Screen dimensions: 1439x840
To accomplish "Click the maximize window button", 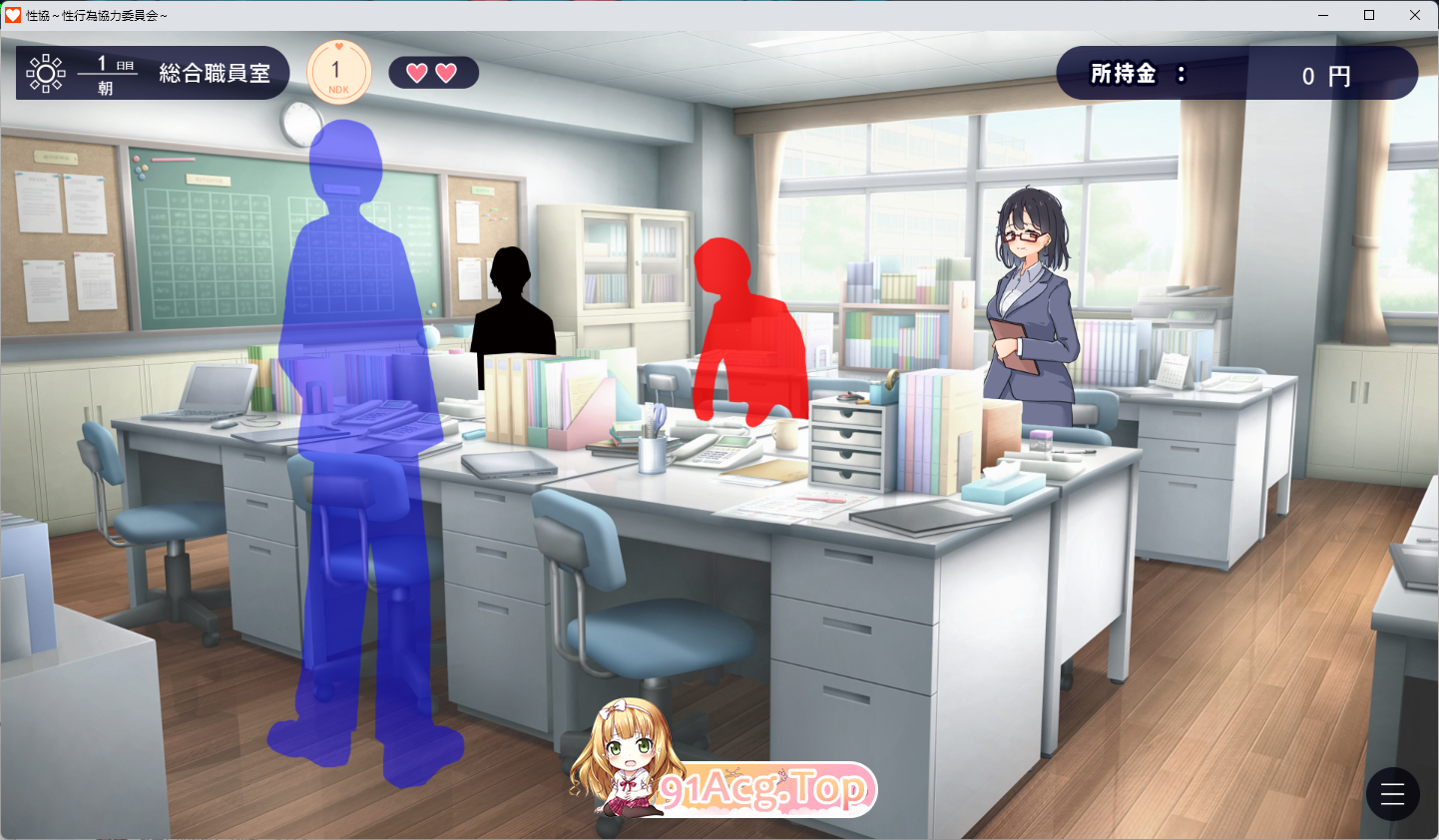I will tap(1369, 15).
